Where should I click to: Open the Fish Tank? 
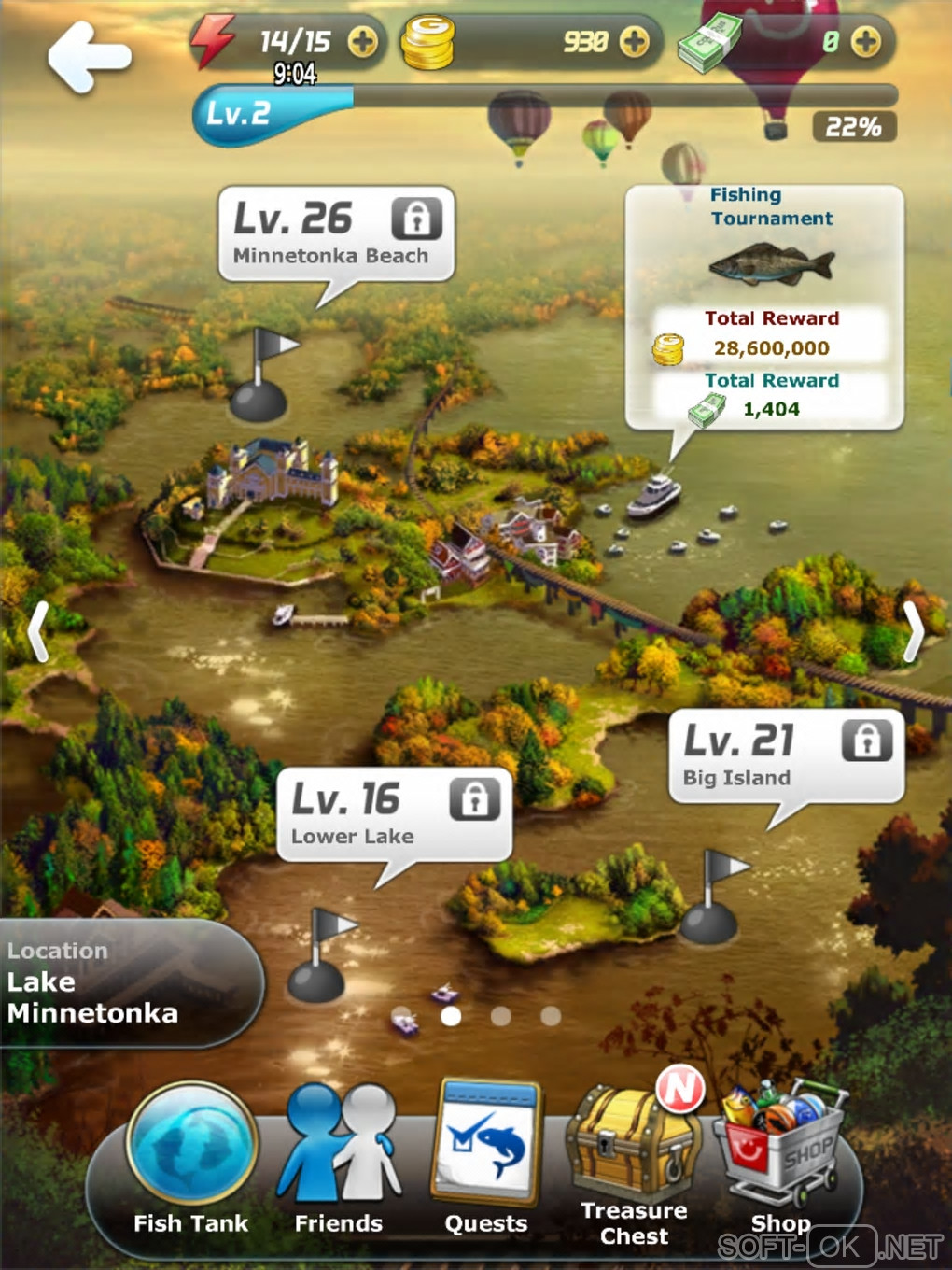[191, 1160]
